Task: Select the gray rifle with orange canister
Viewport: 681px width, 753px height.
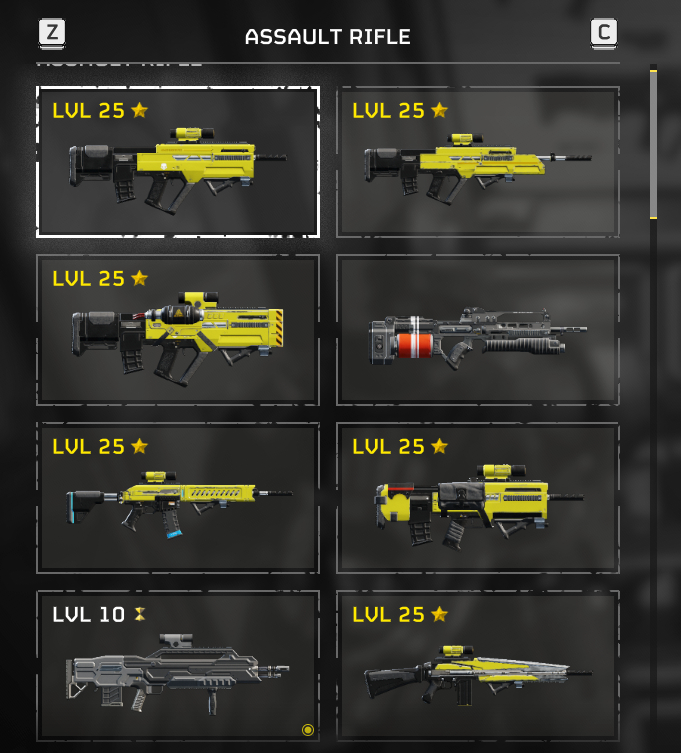Action: coord(477,330)
